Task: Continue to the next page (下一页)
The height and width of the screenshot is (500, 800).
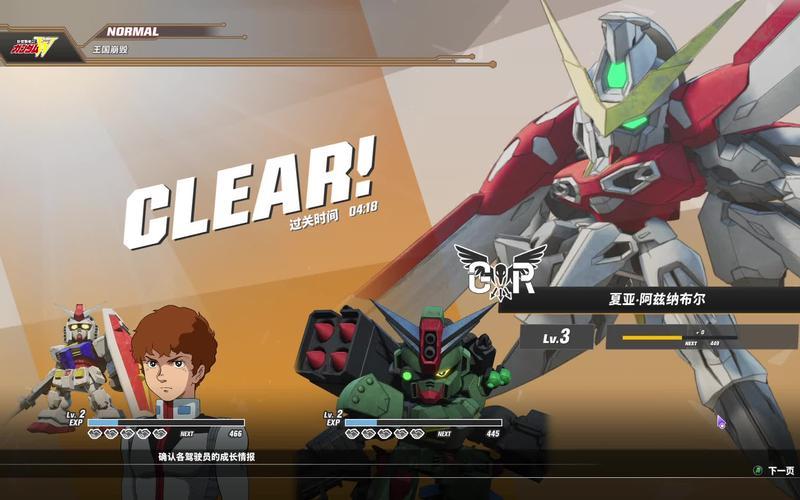Action: click(775, 470)
